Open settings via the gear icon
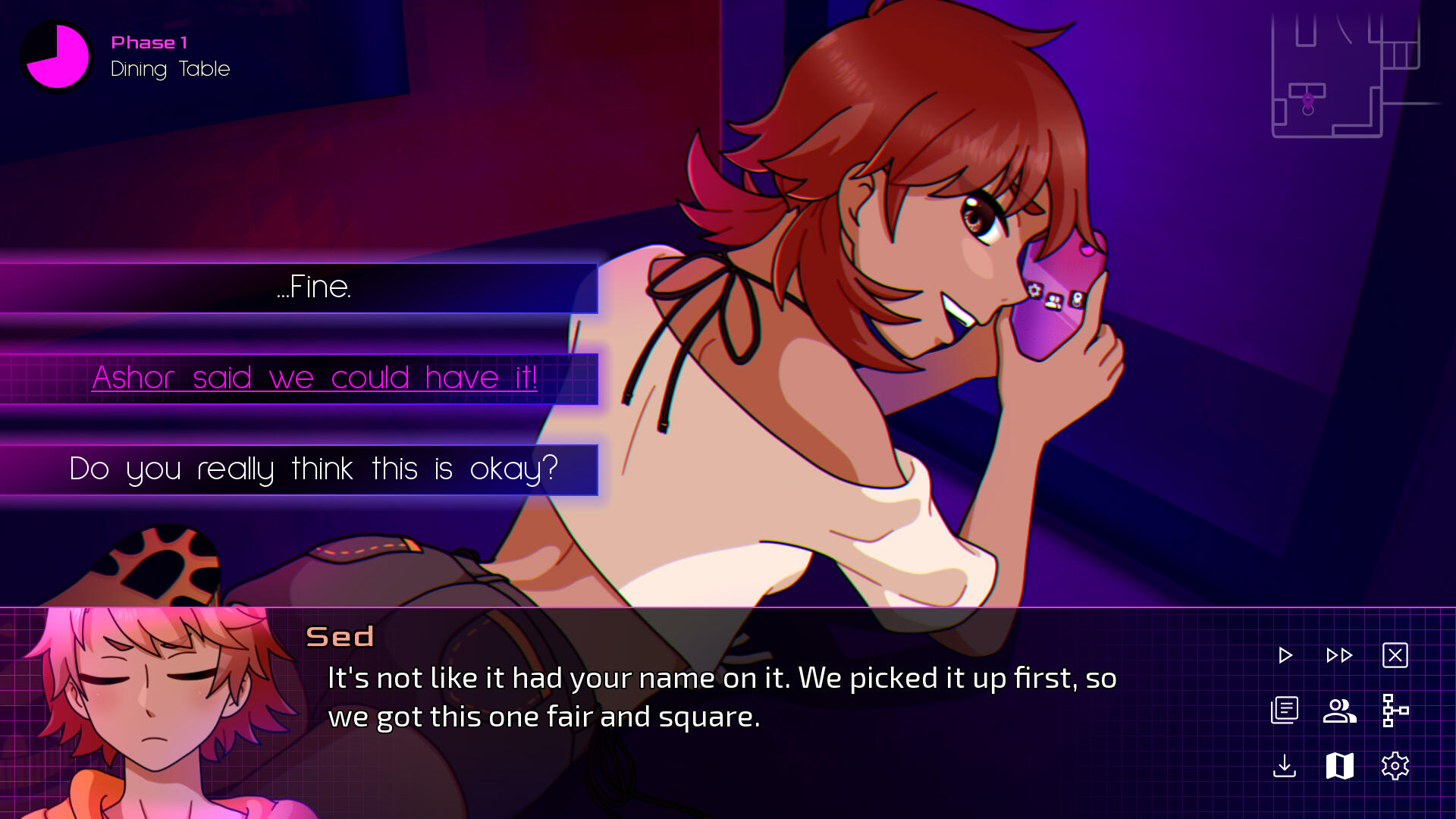Screen dimensions: 1456x819 pyautogui.click(x=1395, y=766)
